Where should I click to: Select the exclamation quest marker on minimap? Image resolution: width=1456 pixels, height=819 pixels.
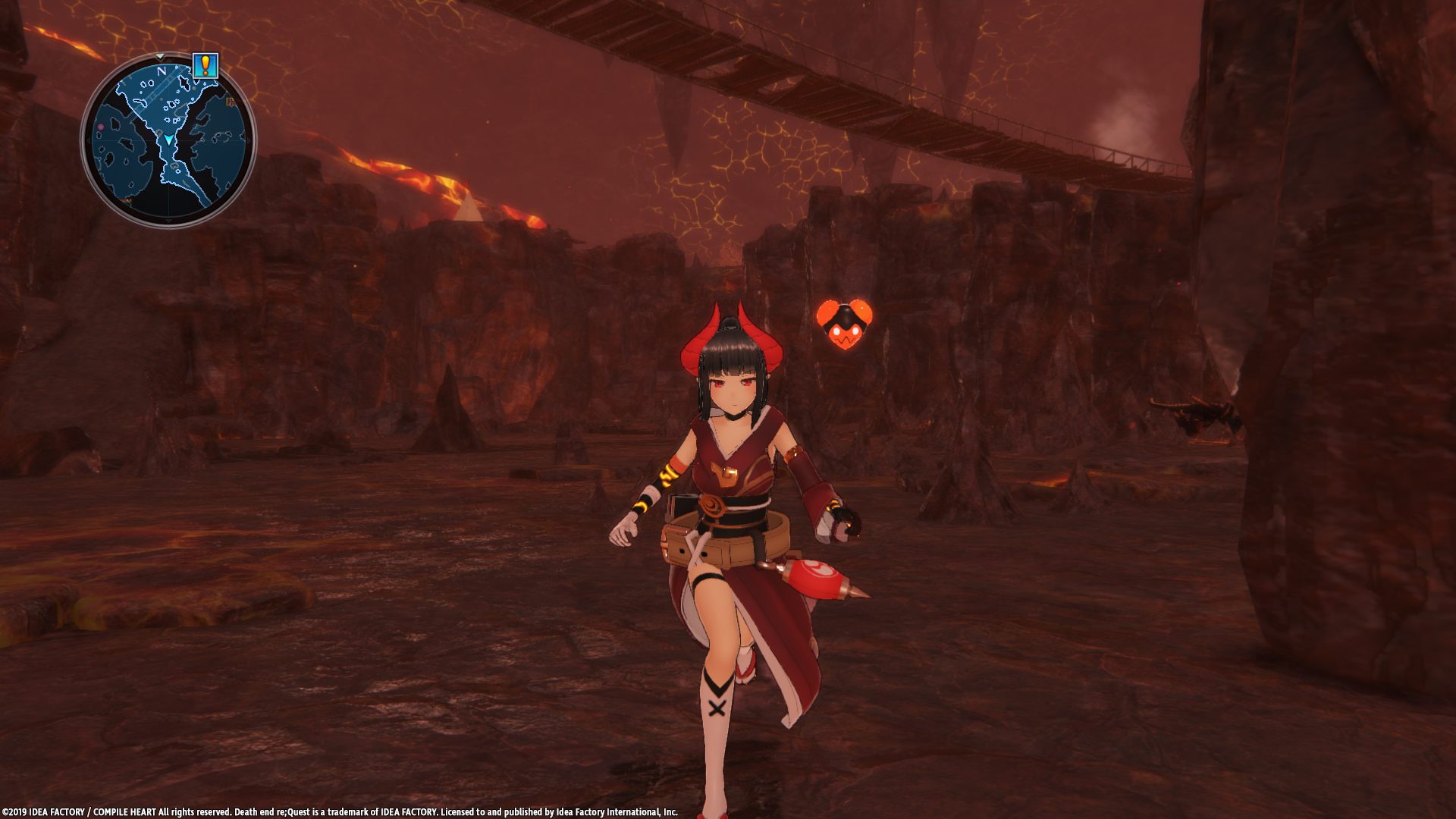pos(205,66)
